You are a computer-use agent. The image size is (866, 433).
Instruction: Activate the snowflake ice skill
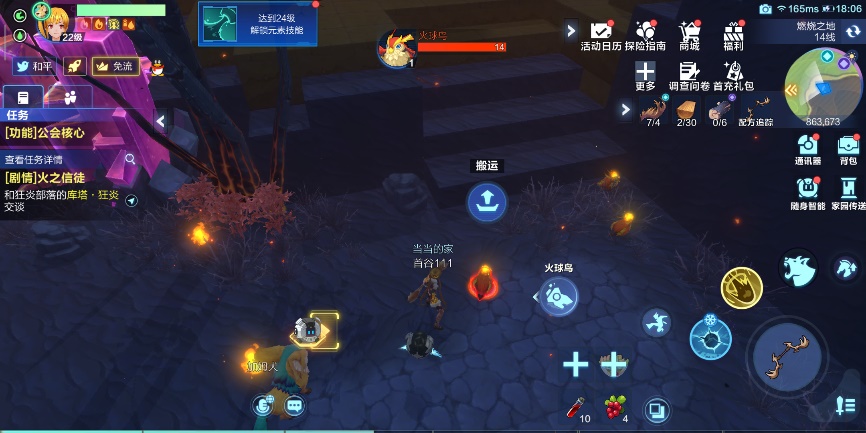coord(710,338)
